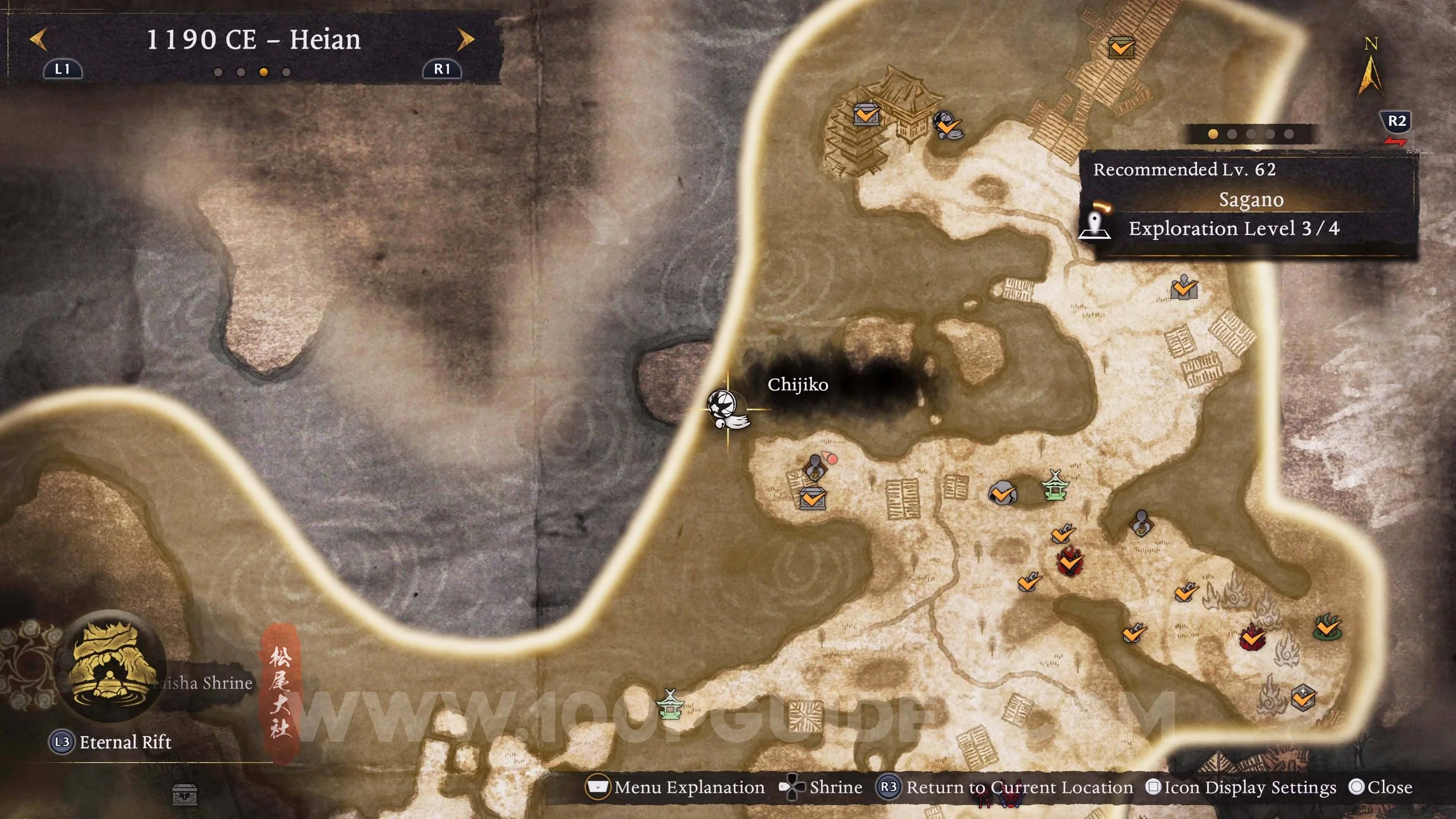Choose the checked spirit marker next to the pagoda

pos(947,125)
